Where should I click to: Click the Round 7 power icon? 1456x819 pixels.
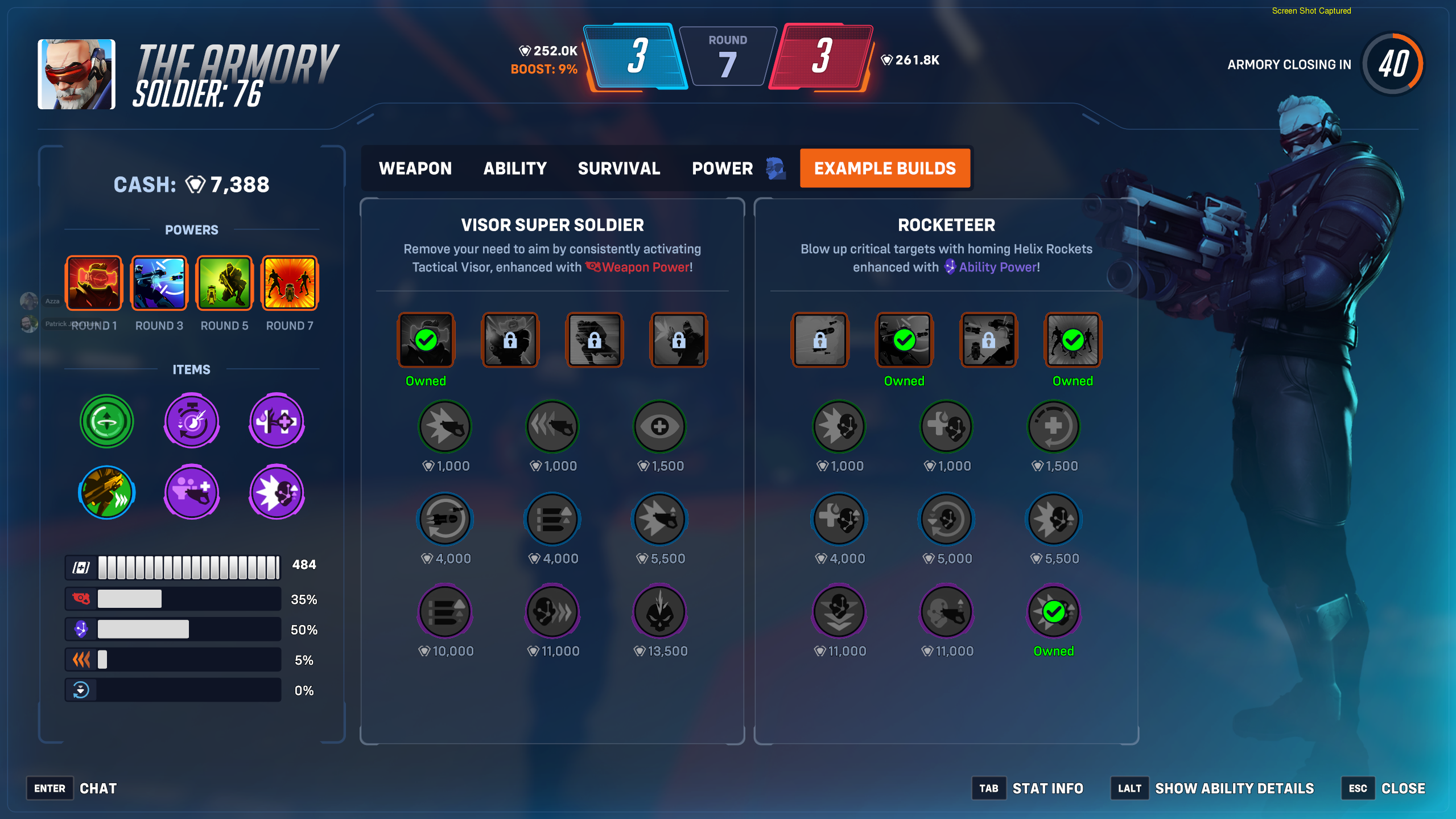tap(290, 283)
